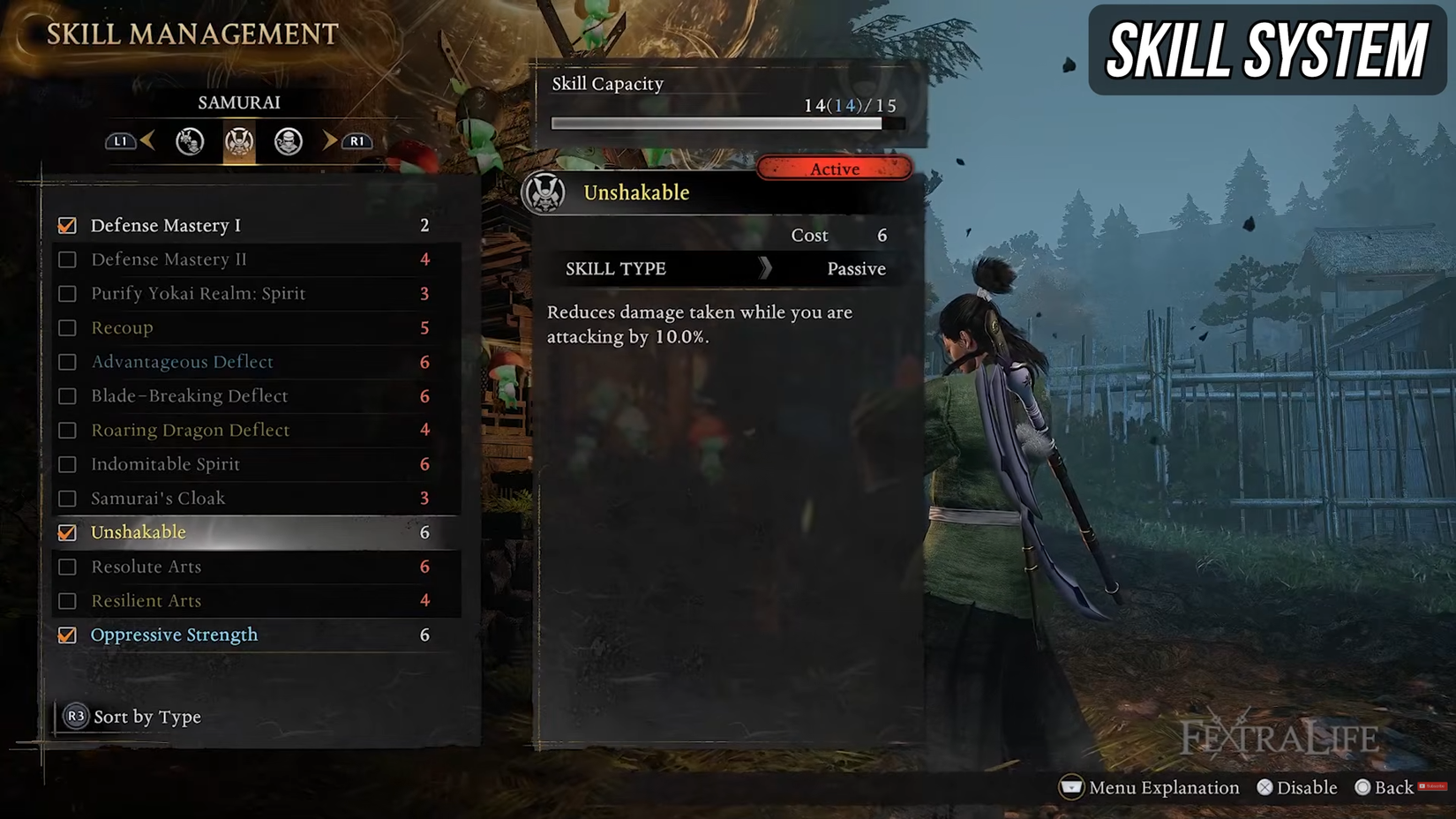Enable the Recoup skill checkbox
The image size is (1456, 819).
[67, 327]
